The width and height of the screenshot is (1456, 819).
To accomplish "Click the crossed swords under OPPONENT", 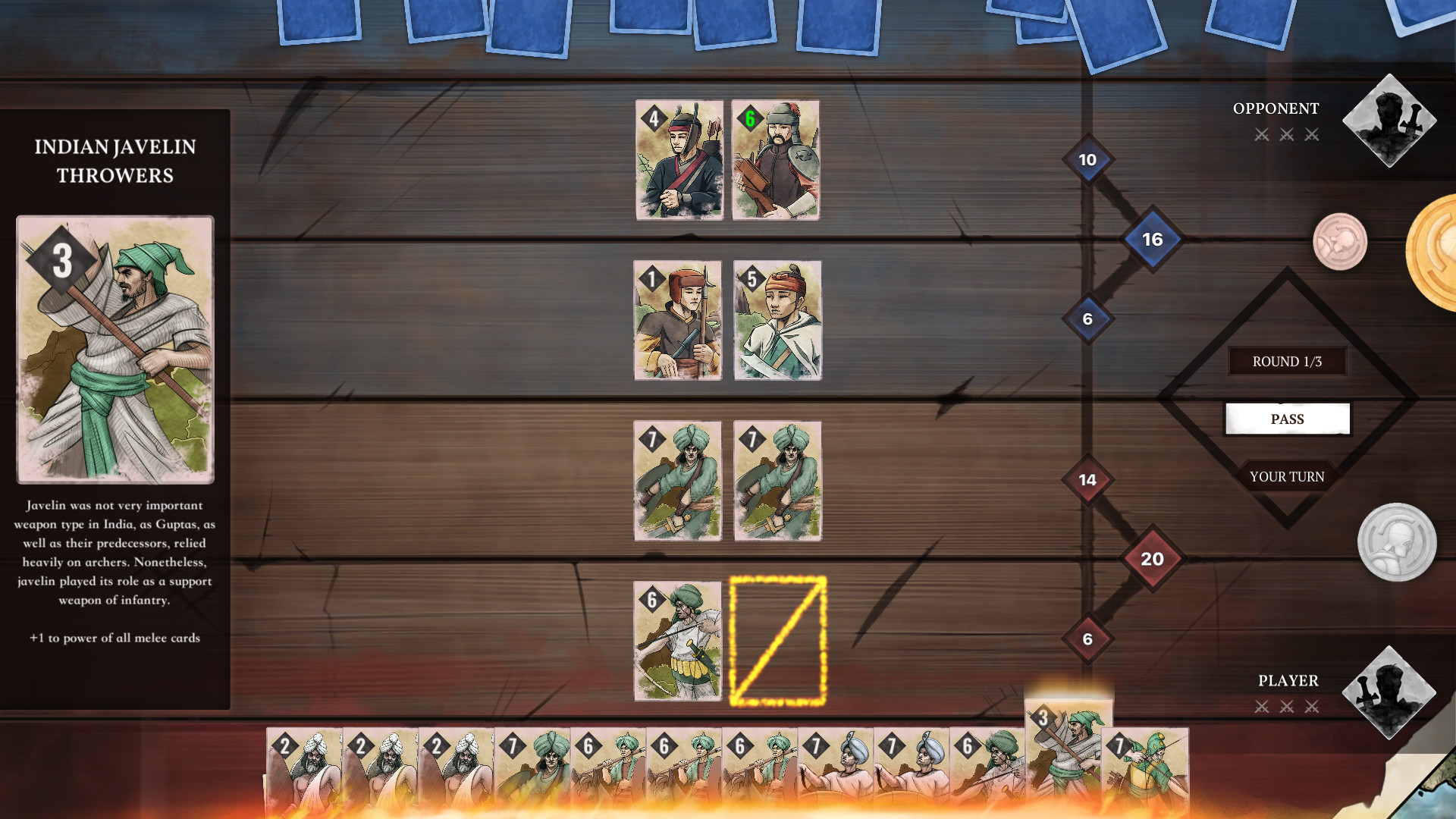I will pos(1287,134).
